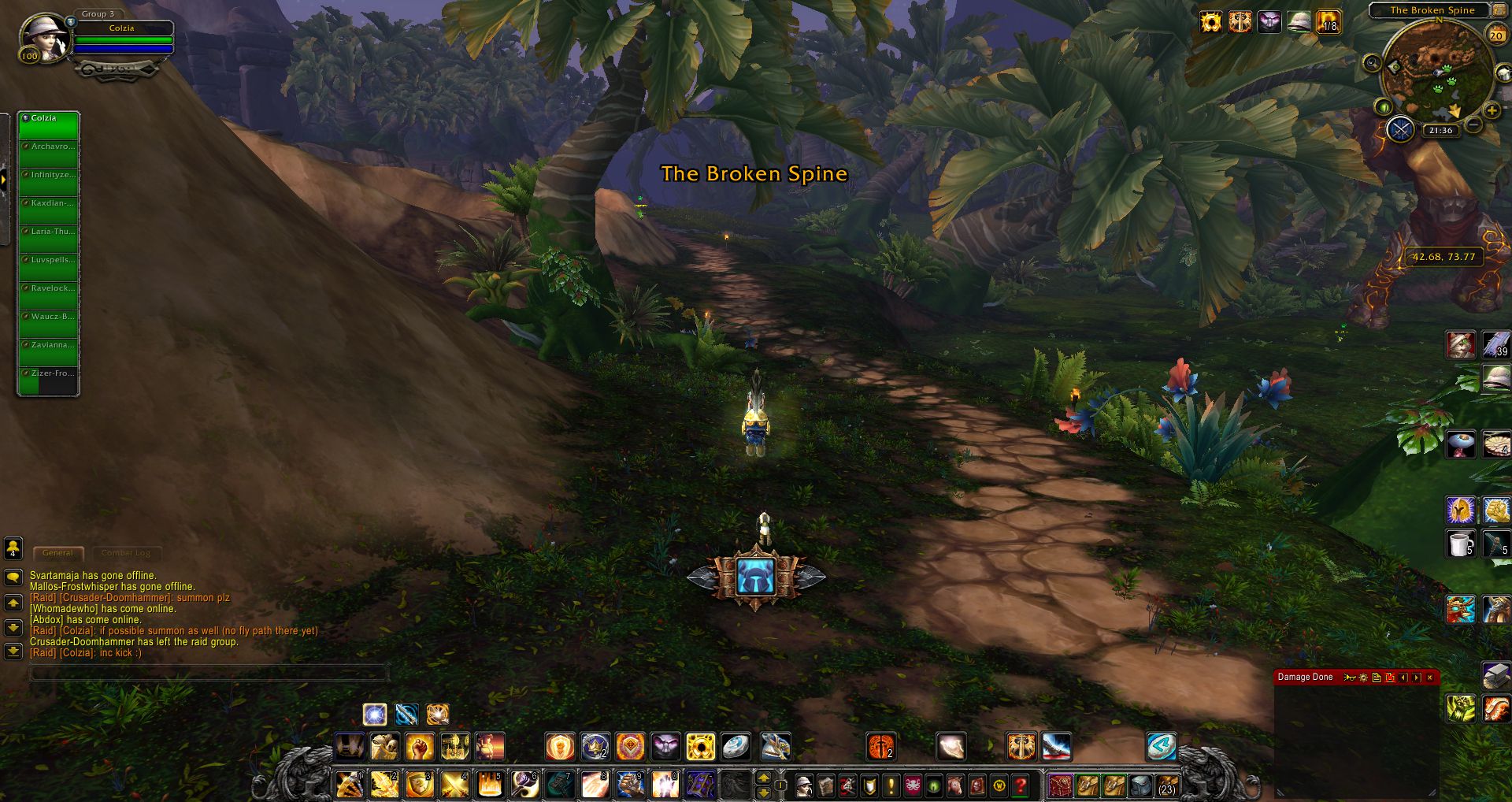1512x802 pixels.
Task: Open the friends list button
Action: pyautogui.click(x=13, y=548)
